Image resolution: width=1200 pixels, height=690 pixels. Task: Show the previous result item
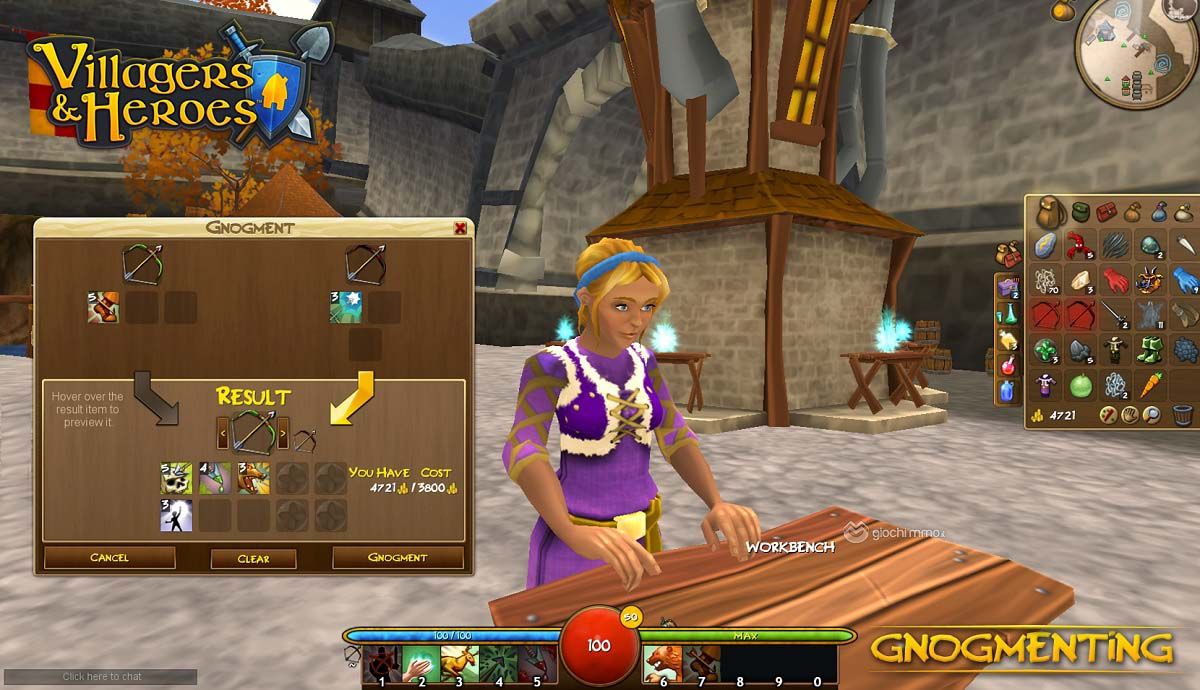pyautogui.click(x=223, y=434)
